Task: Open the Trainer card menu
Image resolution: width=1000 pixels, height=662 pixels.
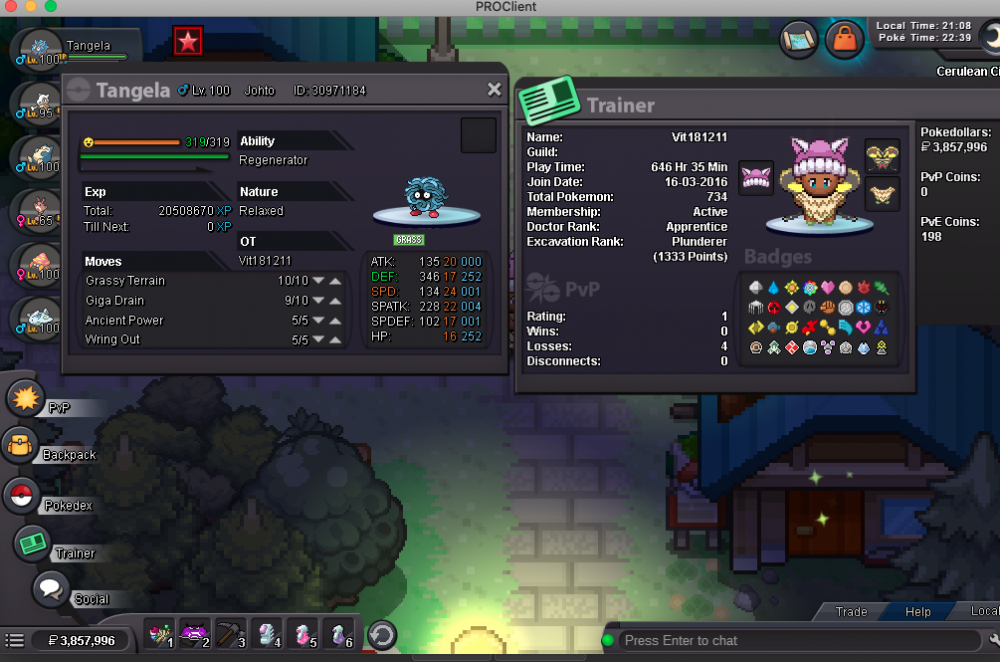Action: point(33,543)
